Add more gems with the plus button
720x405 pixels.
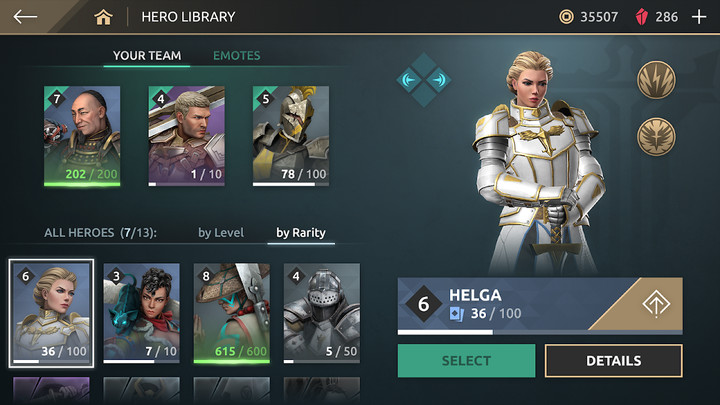(x=699, y=17)
